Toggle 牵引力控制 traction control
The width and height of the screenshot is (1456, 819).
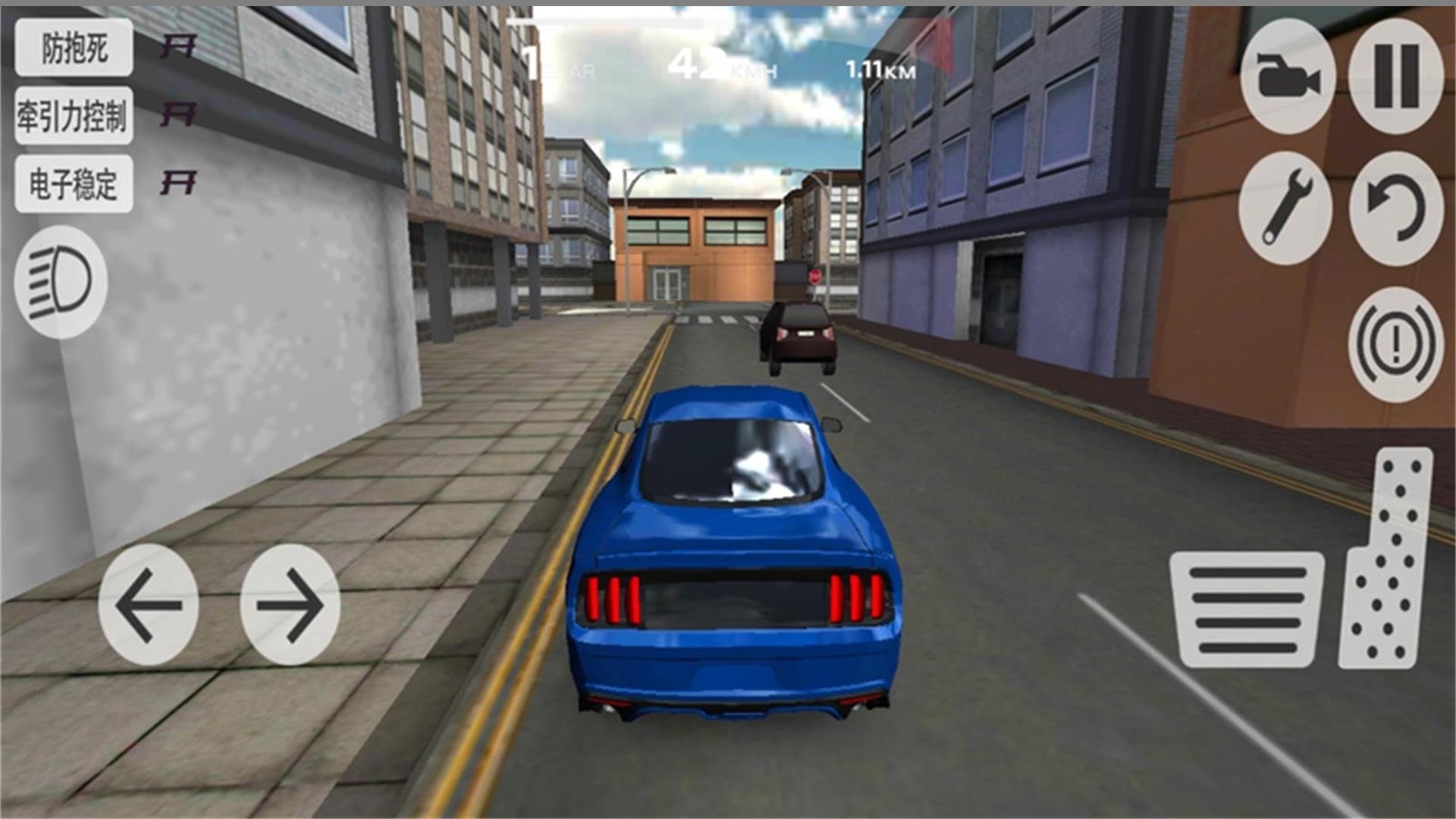[74, 115]
